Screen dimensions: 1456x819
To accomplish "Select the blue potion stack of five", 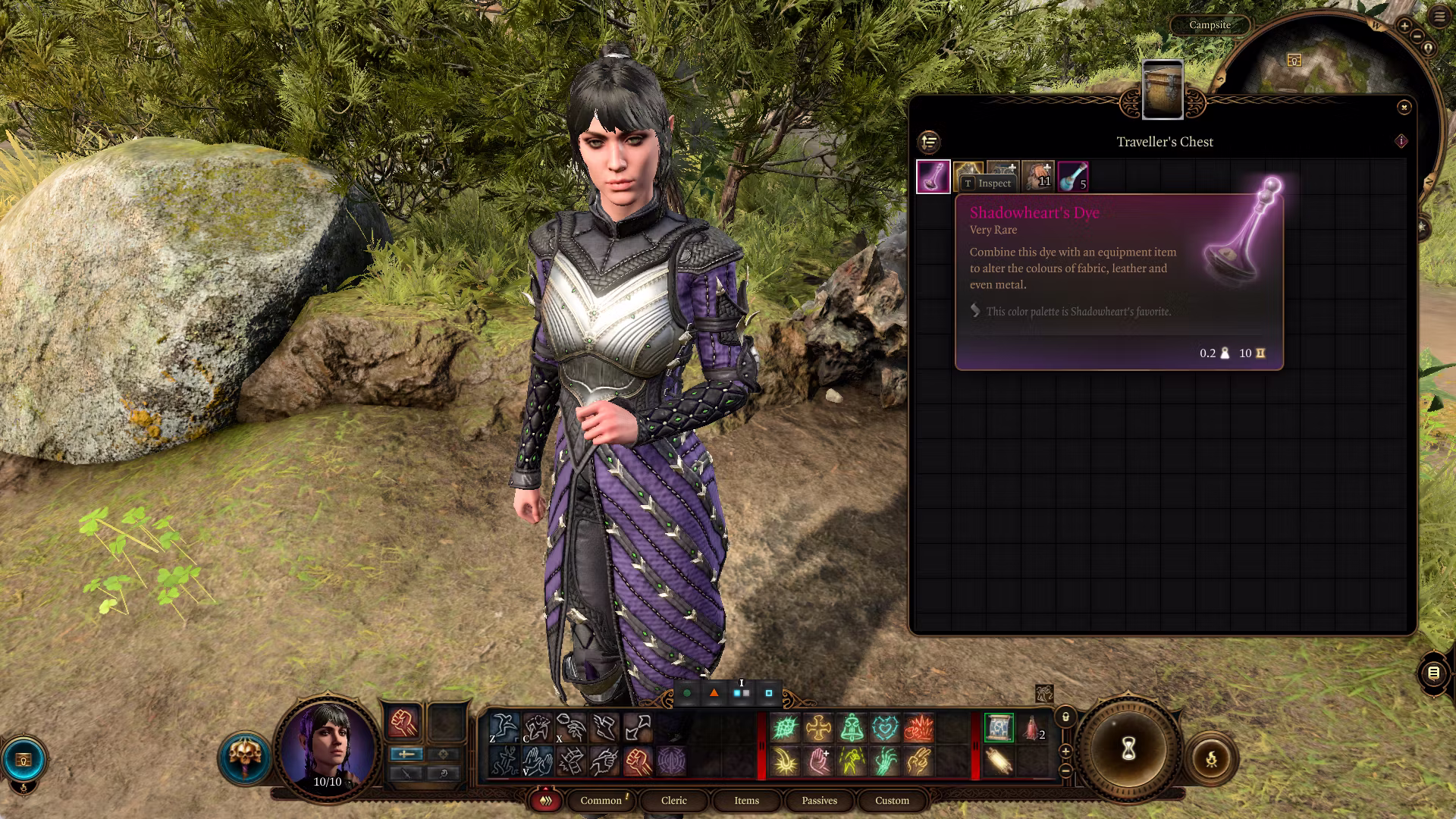I will click(1073, 177).
